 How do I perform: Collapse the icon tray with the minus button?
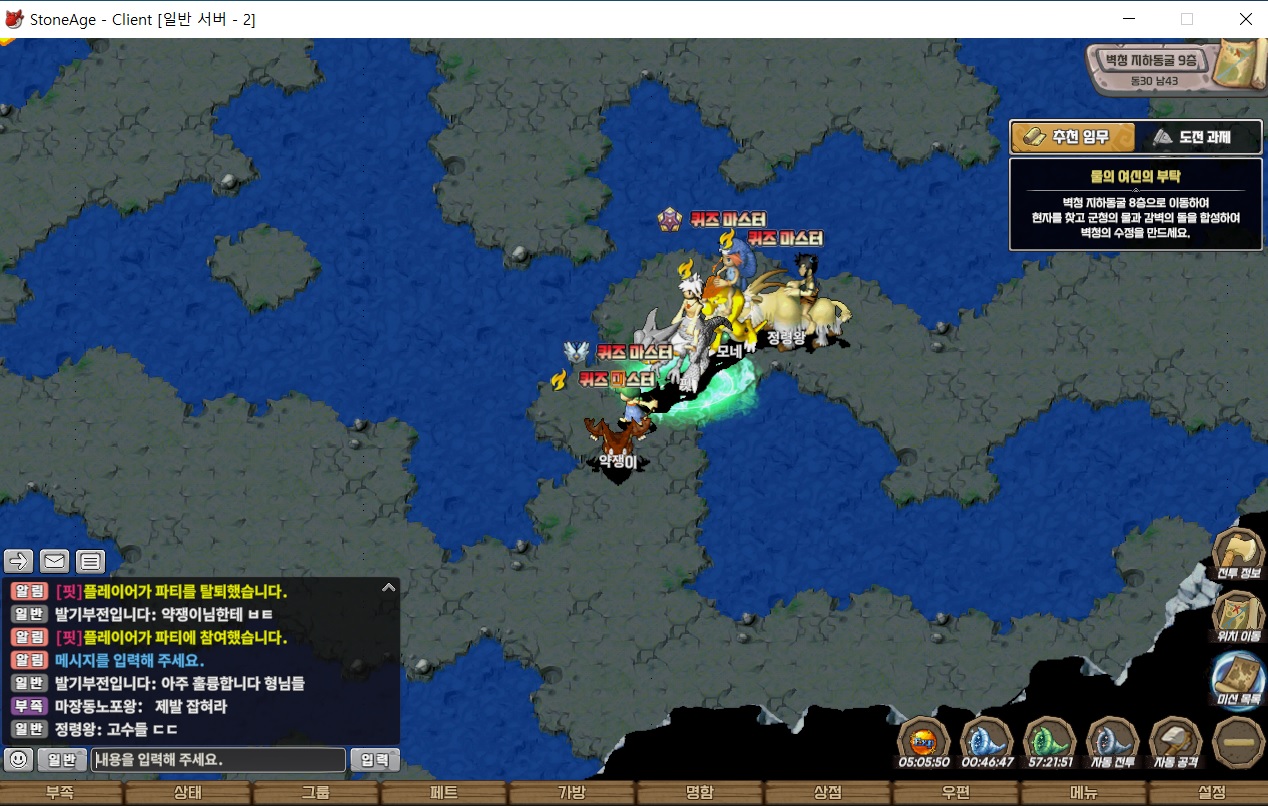(1238, 742)
